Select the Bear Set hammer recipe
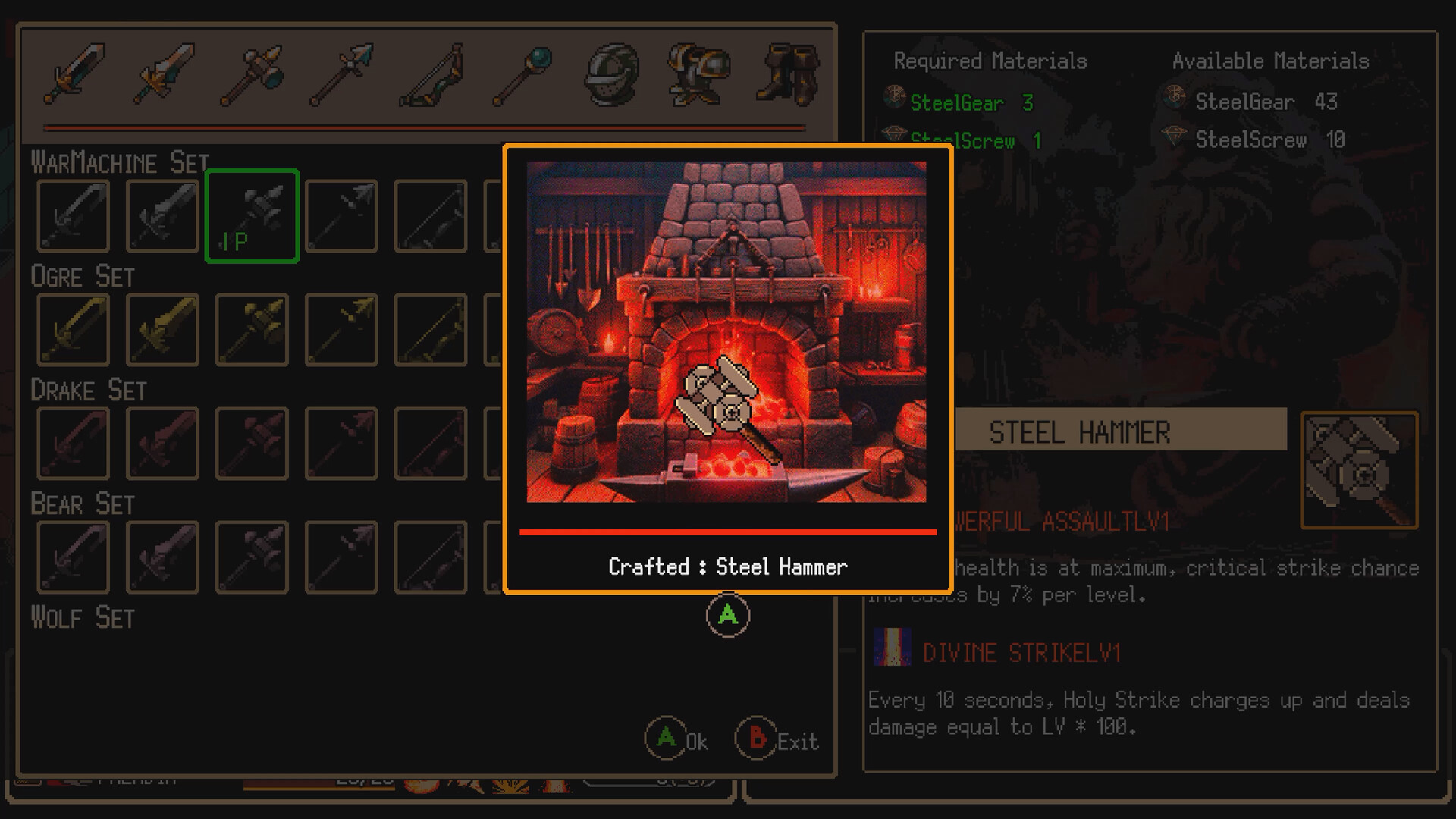Screen dimensions: 1456x819 [x=251, y=557]
